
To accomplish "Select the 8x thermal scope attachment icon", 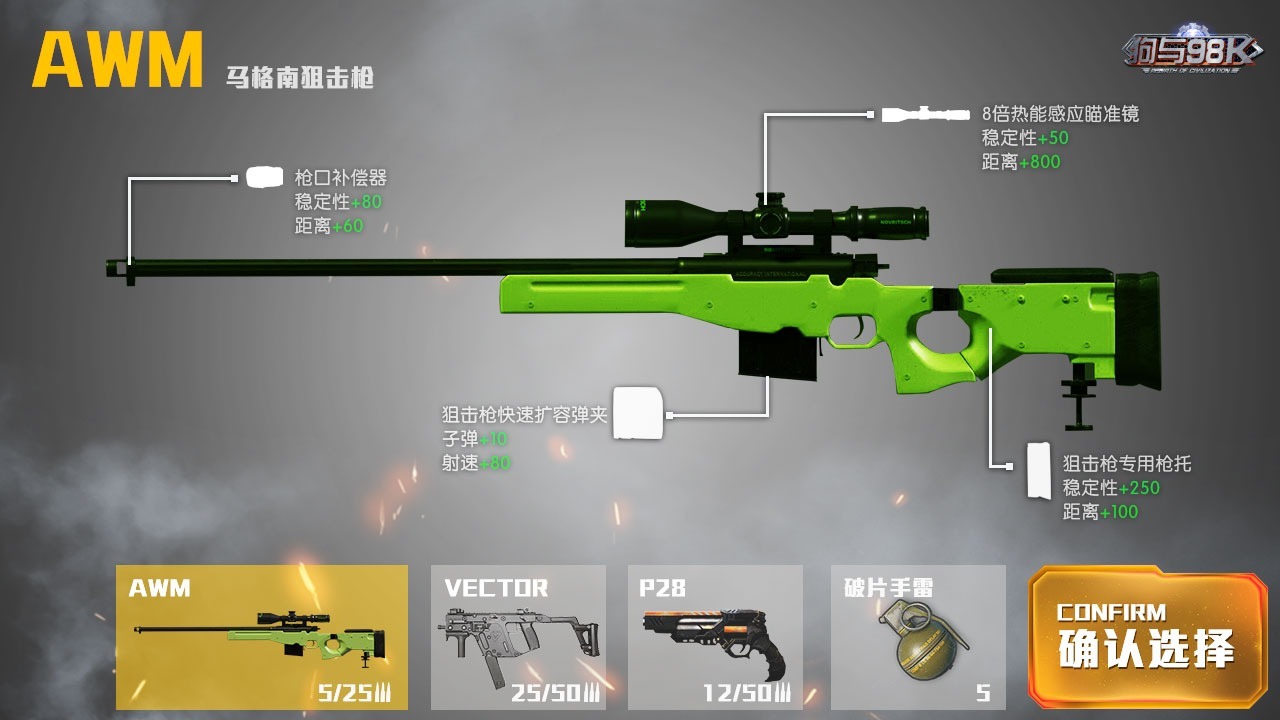I will coord(924,114).
